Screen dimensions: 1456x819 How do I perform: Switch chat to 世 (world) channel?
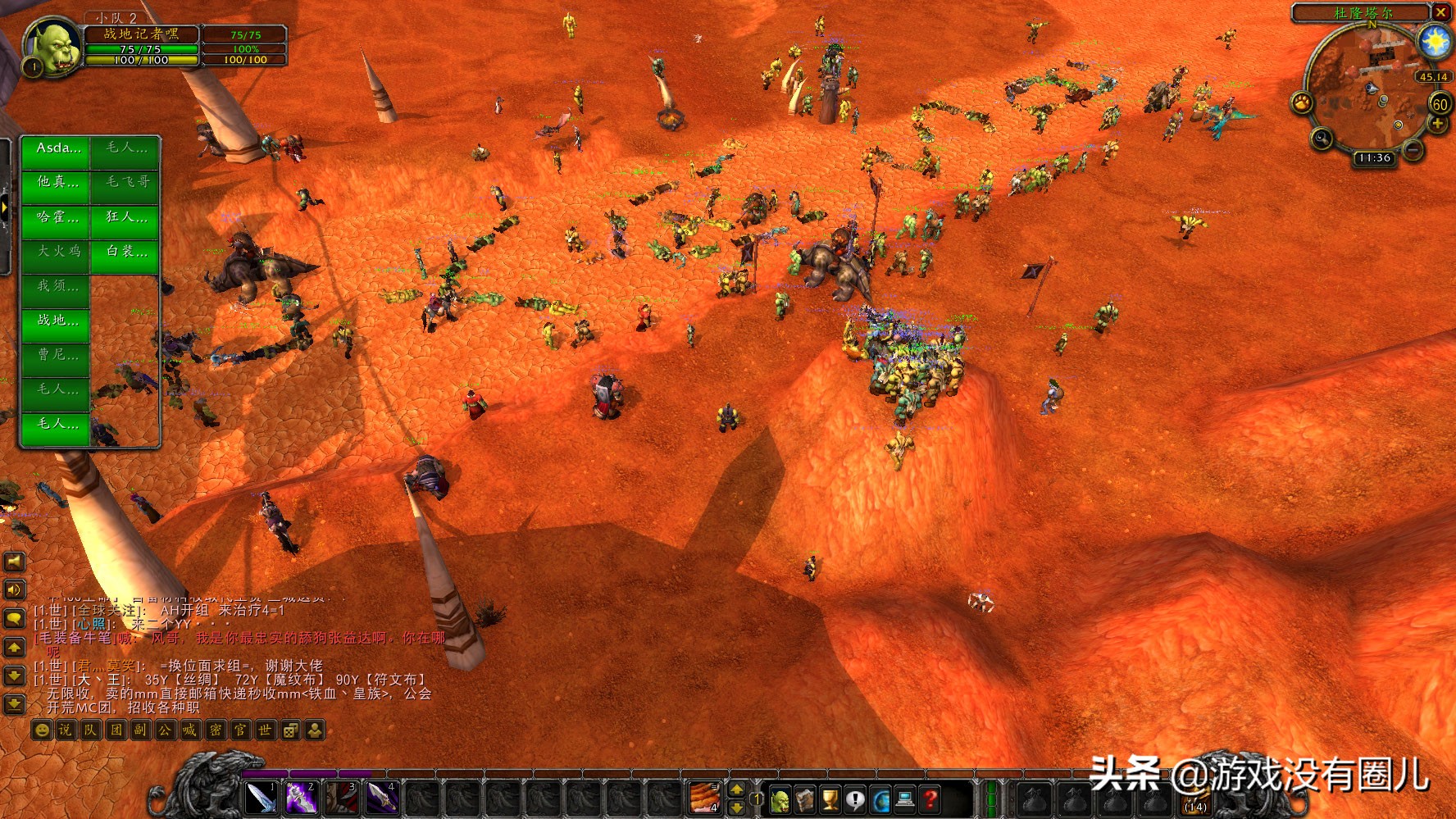(x=265, y=730)
